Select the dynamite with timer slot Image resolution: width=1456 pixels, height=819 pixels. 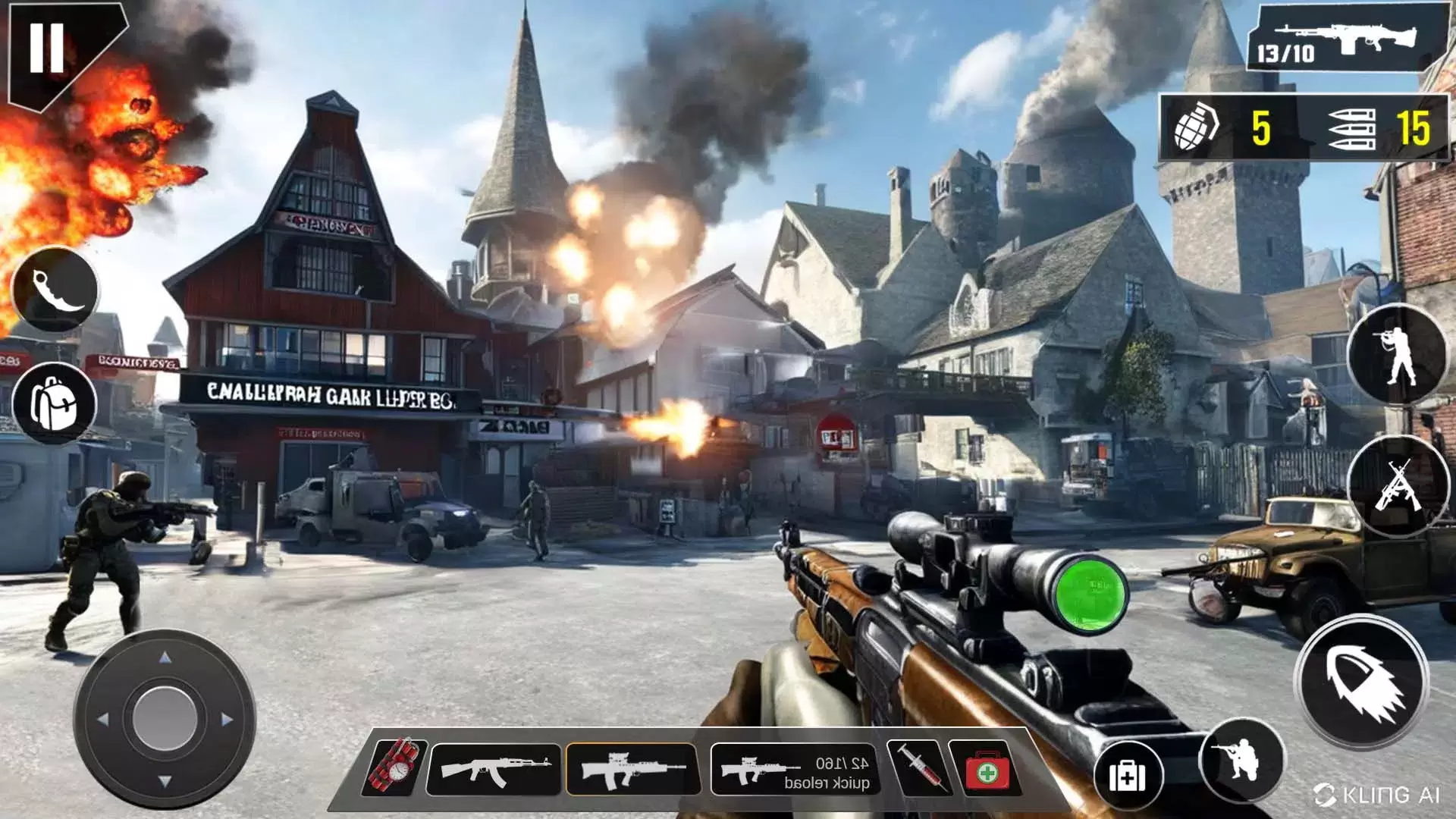pyautogui.click(x=395, y=768)
